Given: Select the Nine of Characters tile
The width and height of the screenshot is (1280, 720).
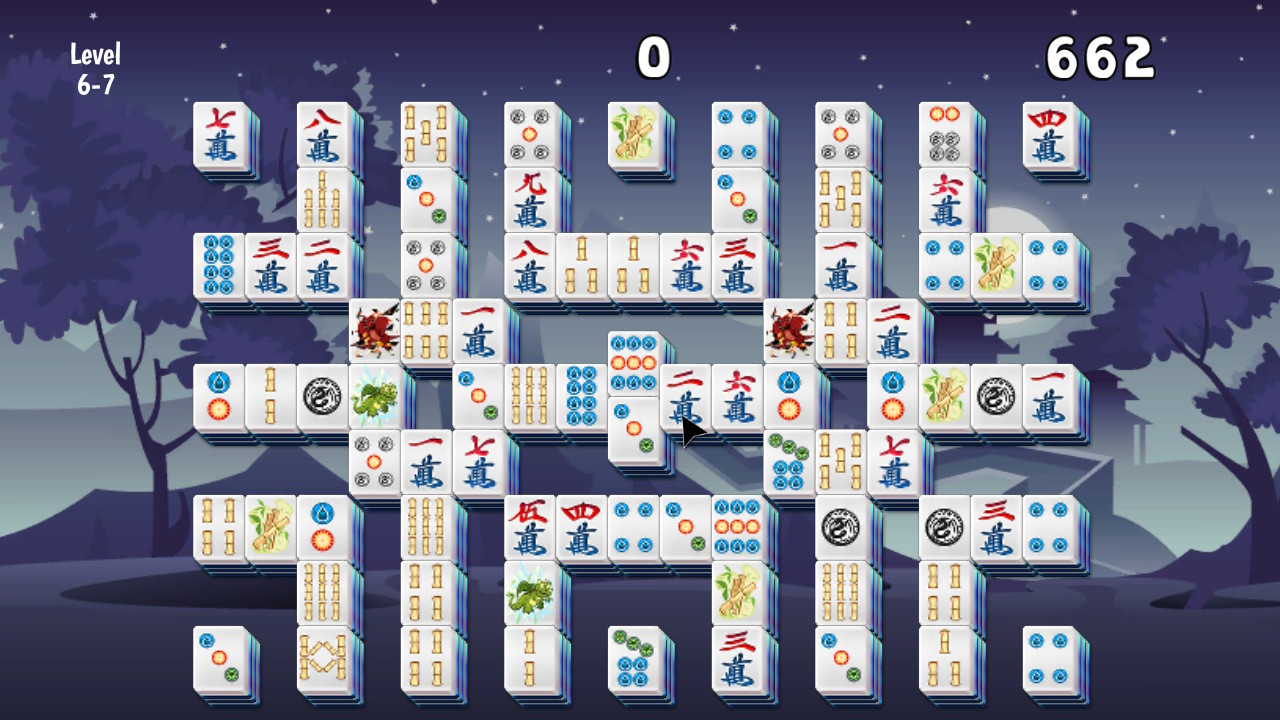Looking at the screenshot, I should click(x=530, y=198).
